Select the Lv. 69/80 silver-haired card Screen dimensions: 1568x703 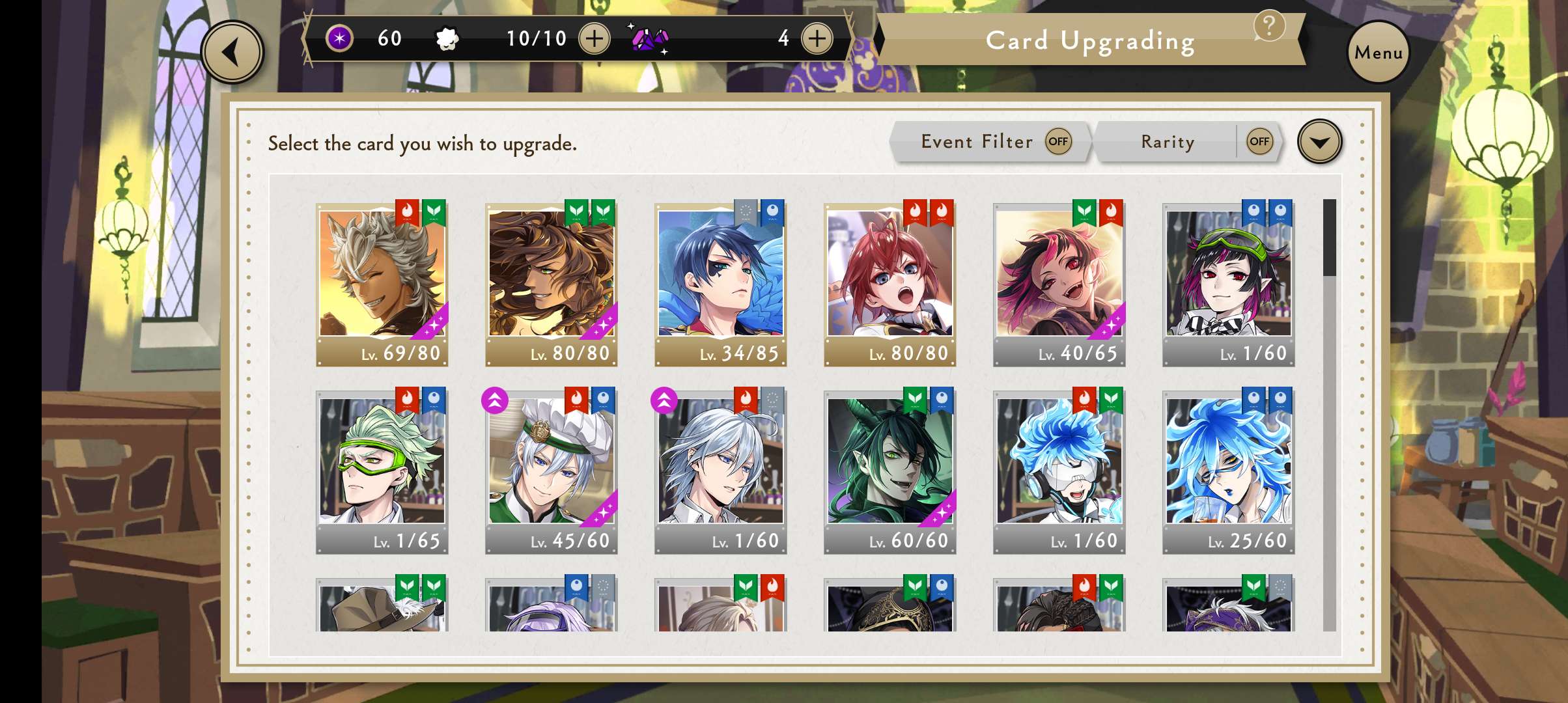[382, 283]
